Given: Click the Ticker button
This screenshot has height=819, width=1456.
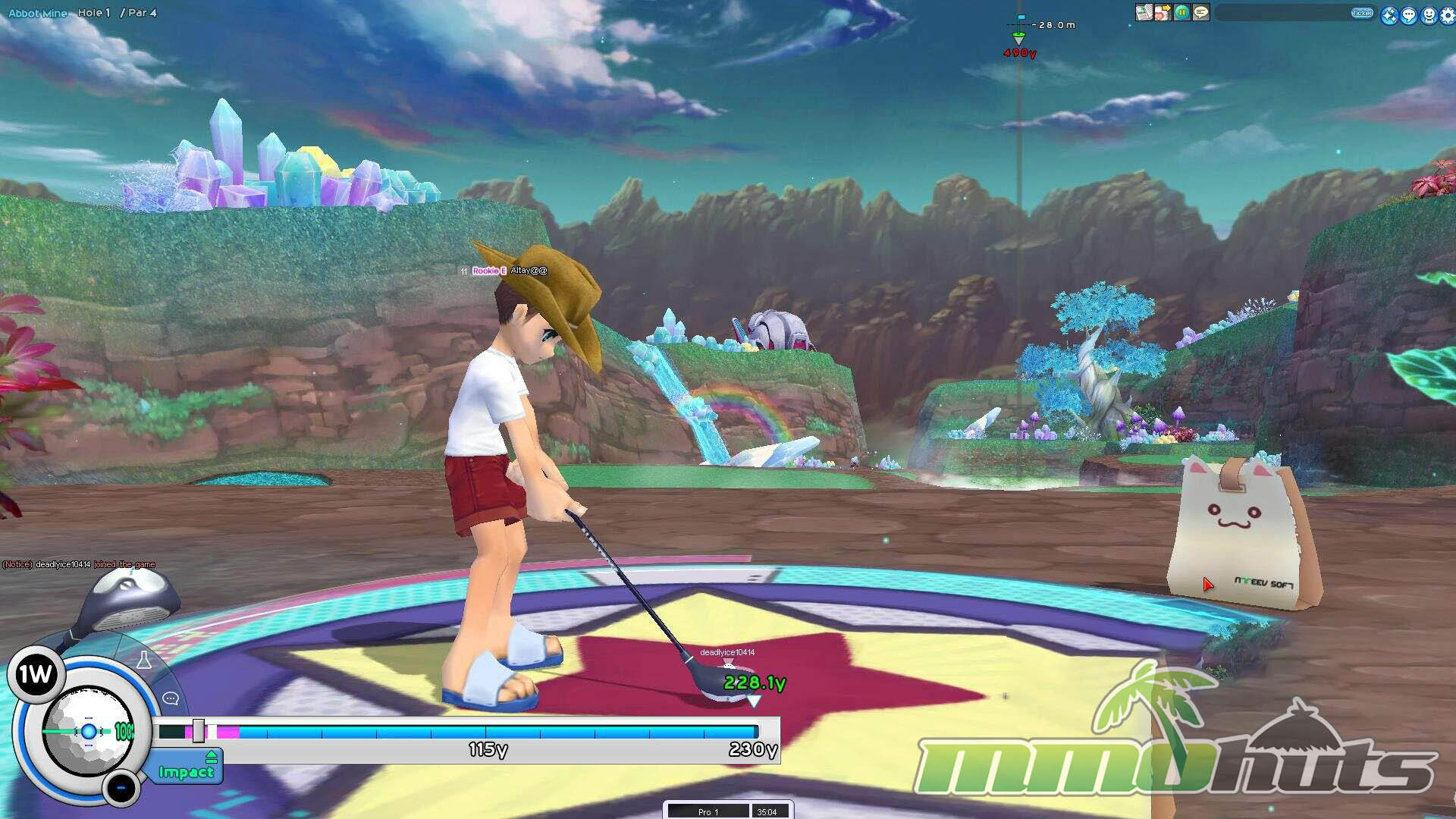Looking at the screenshot, I should pyautogui.click(x=1362, y=13).
